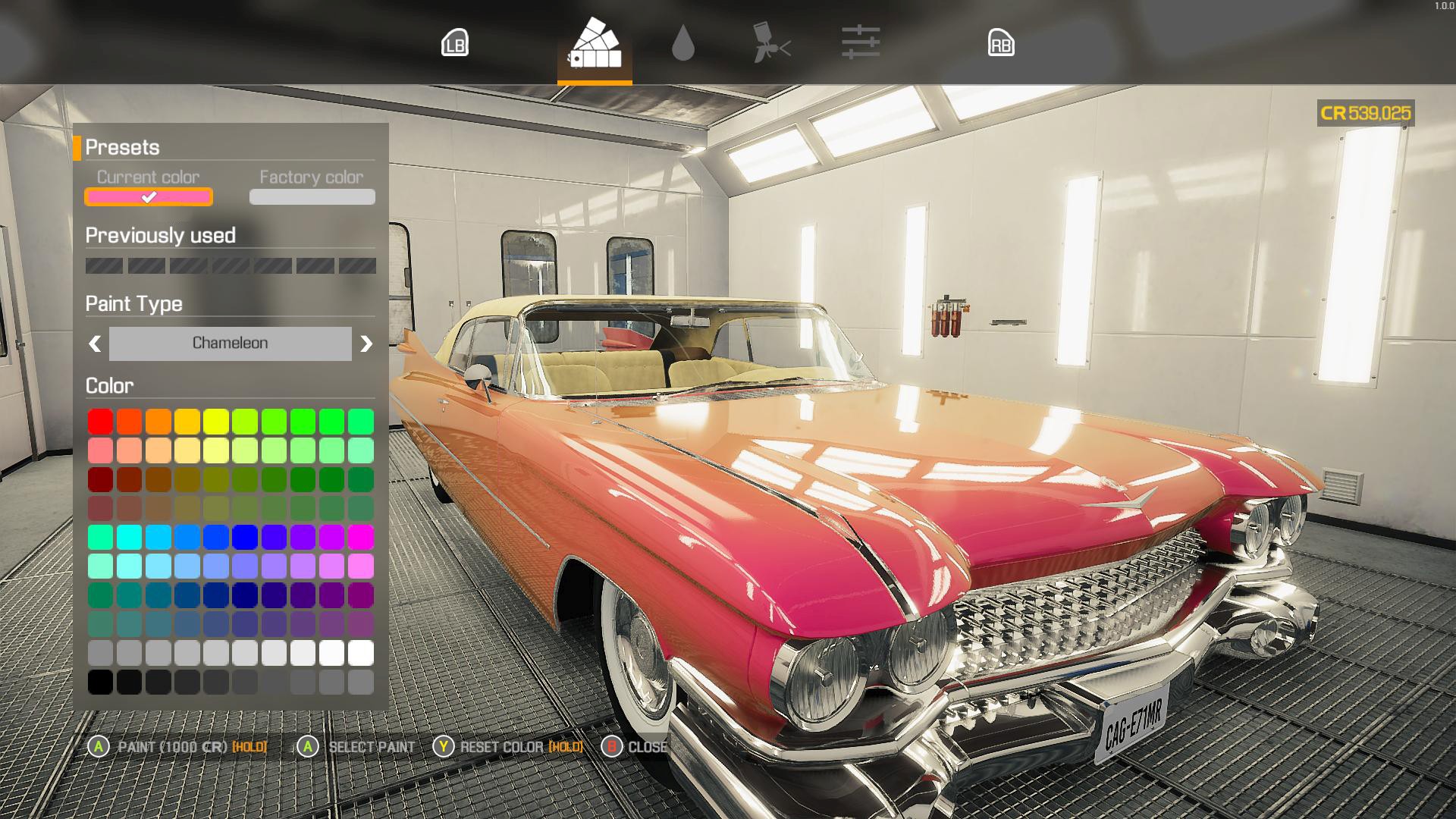Click the orange A Paint button icon
1456x819 pixels.
coord(97,747)
